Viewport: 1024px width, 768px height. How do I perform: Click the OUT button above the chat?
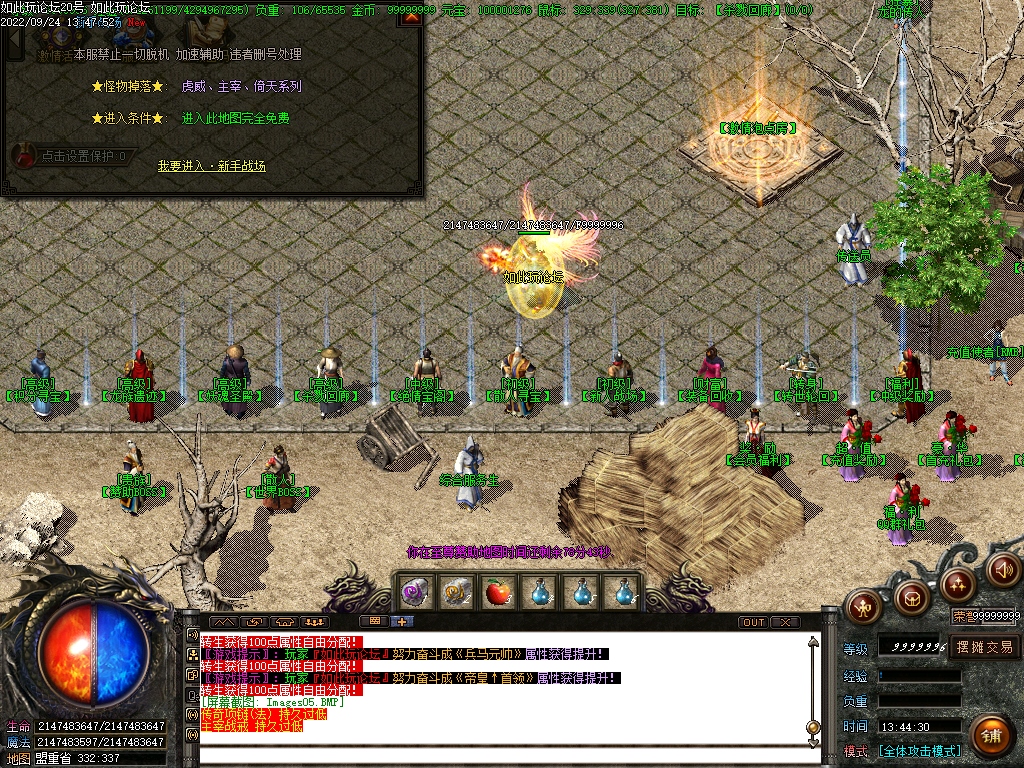[x=754, y=622]
